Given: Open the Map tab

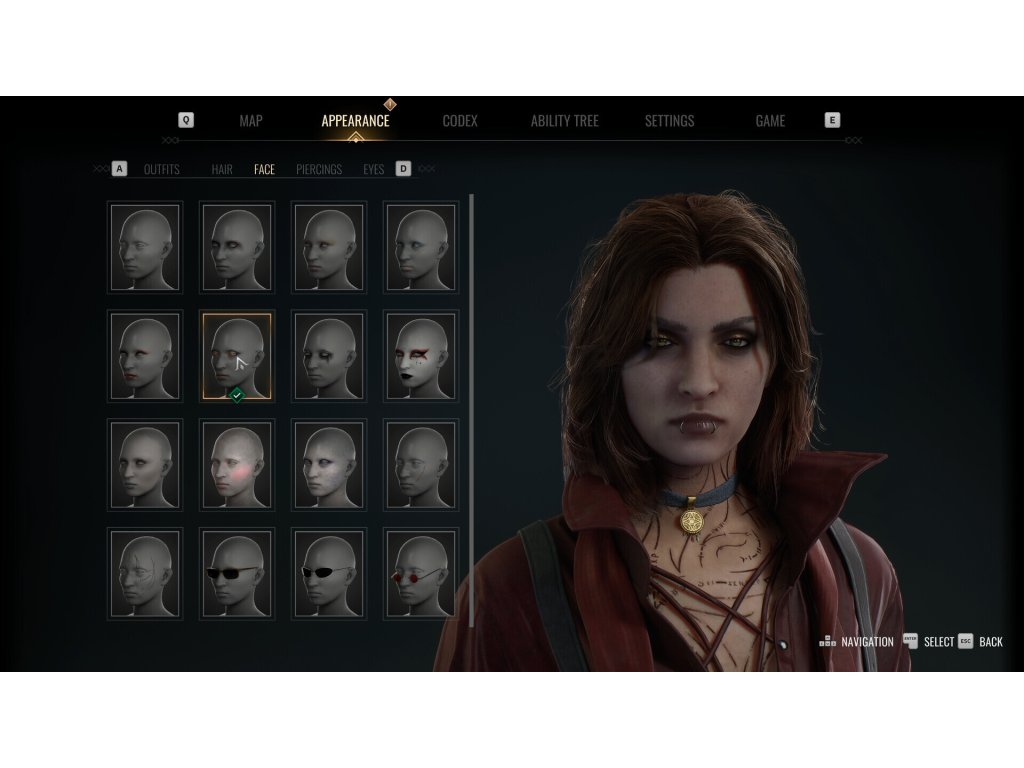Looking at the screenshot, I should (x=251, y=121).
